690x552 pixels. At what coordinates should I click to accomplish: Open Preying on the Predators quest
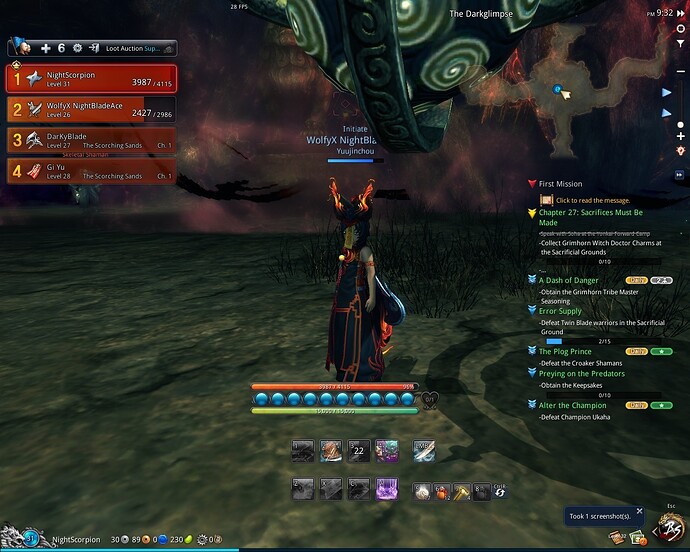(581, 374)
